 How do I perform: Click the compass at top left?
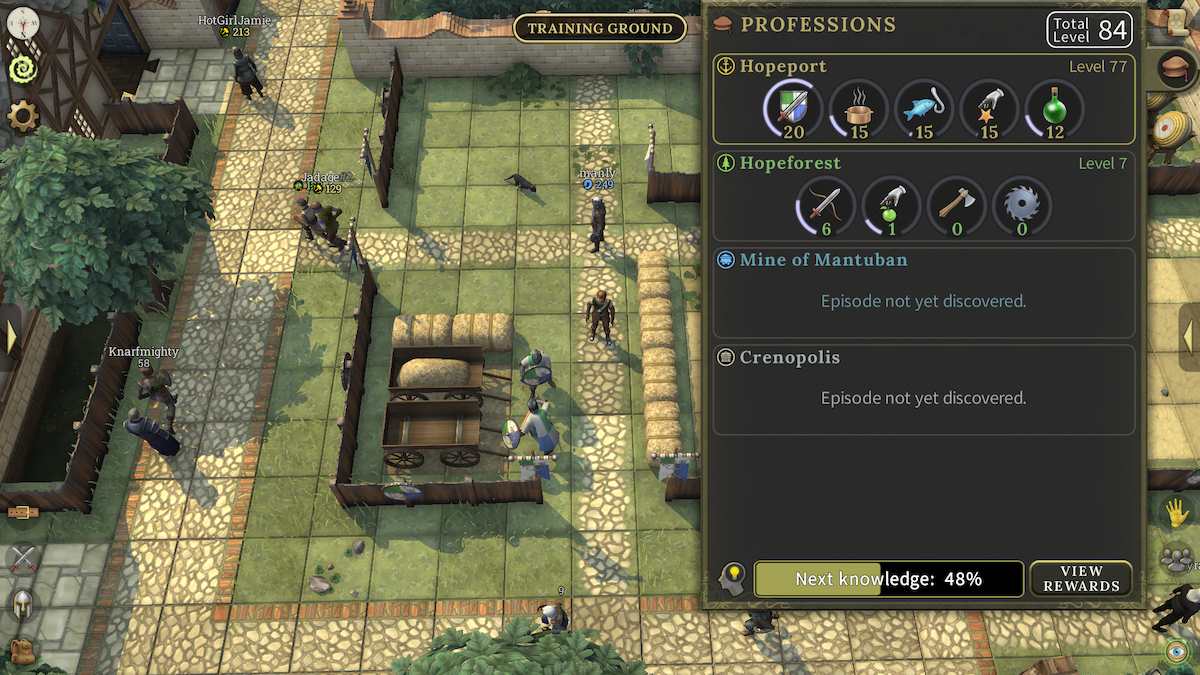(x=22, y=19)
